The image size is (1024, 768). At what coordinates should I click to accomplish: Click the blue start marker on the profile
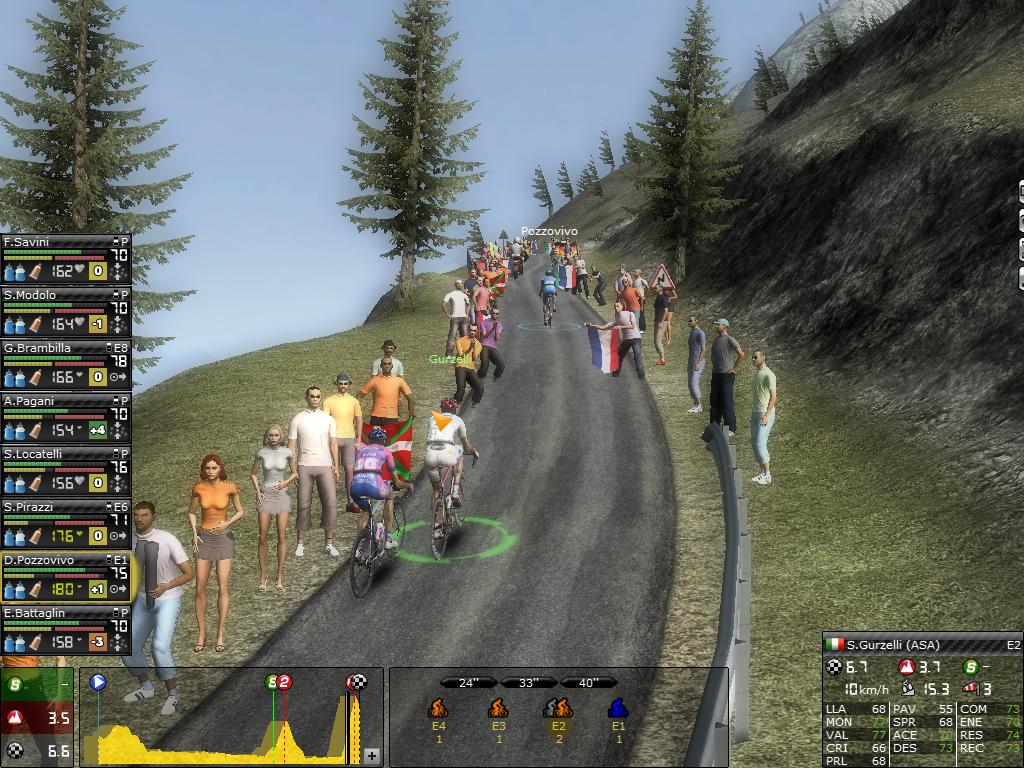pyautogui.click(x=98, y=682)
